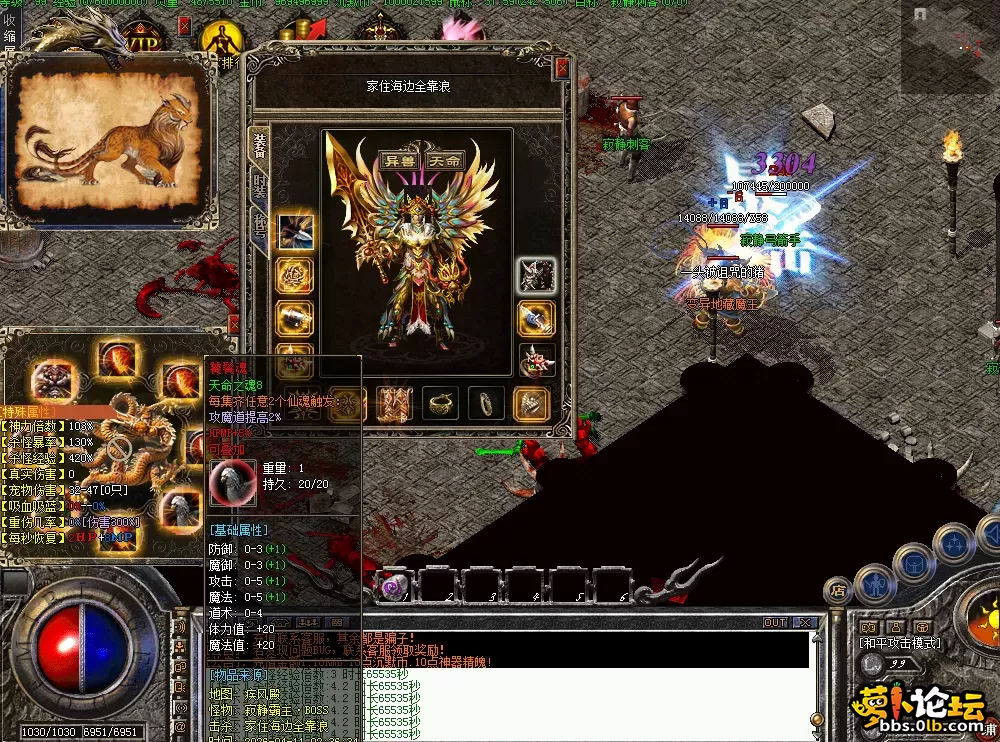
Task: Click the 异兽 button above the character
Action: click(401, 160)
